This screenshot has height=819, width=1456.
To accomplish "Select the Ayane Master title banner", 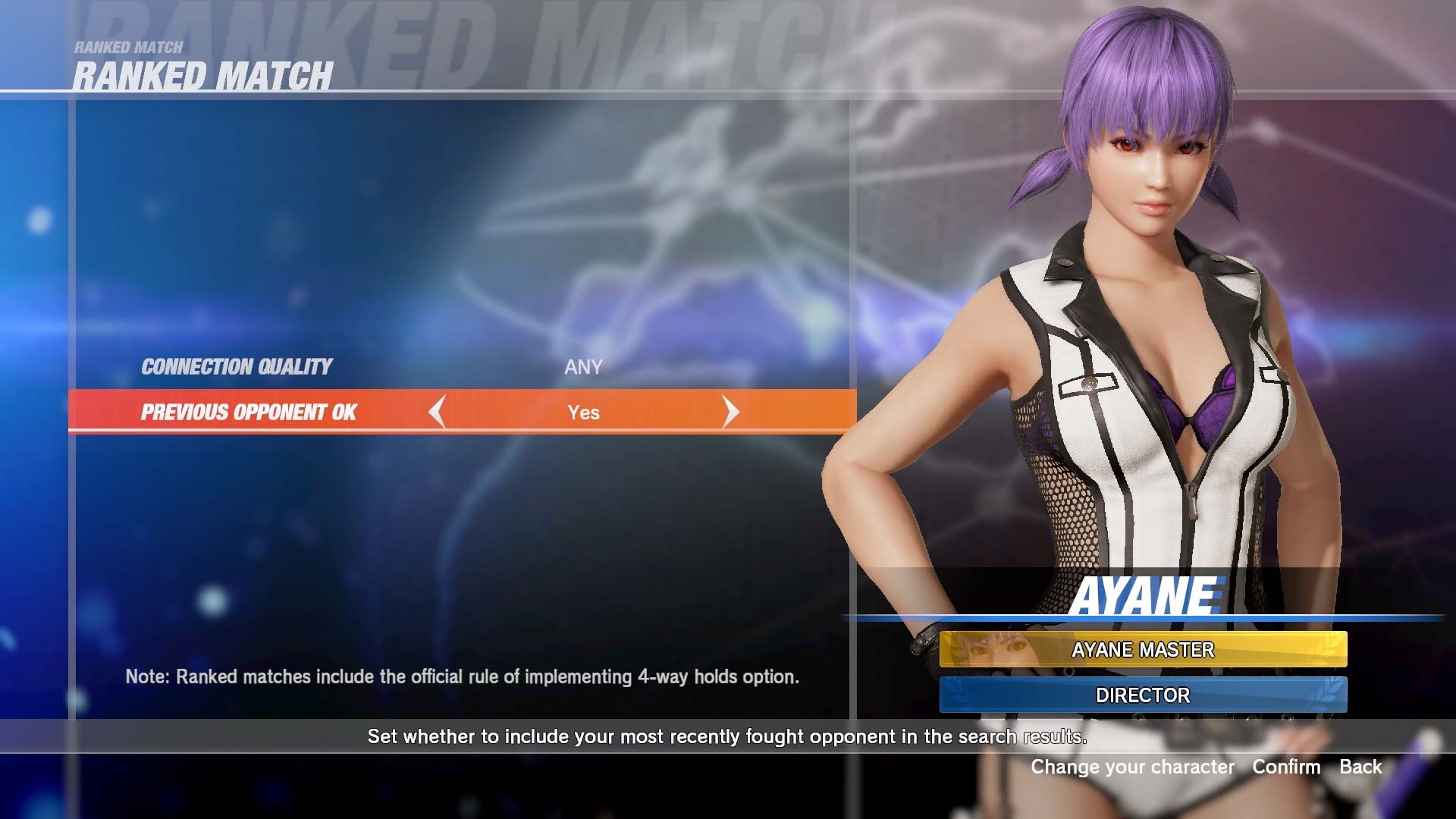I will (x=1143, y=650).
